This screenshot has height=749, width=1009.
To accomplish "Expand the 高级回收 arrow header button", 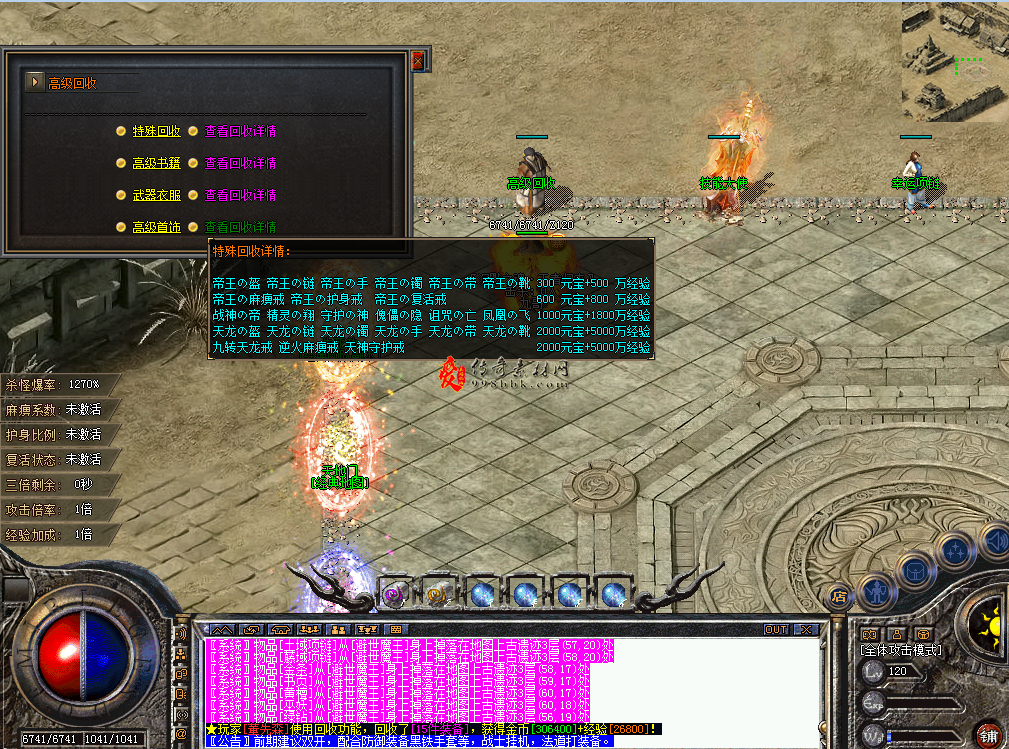I will (35, 82).
